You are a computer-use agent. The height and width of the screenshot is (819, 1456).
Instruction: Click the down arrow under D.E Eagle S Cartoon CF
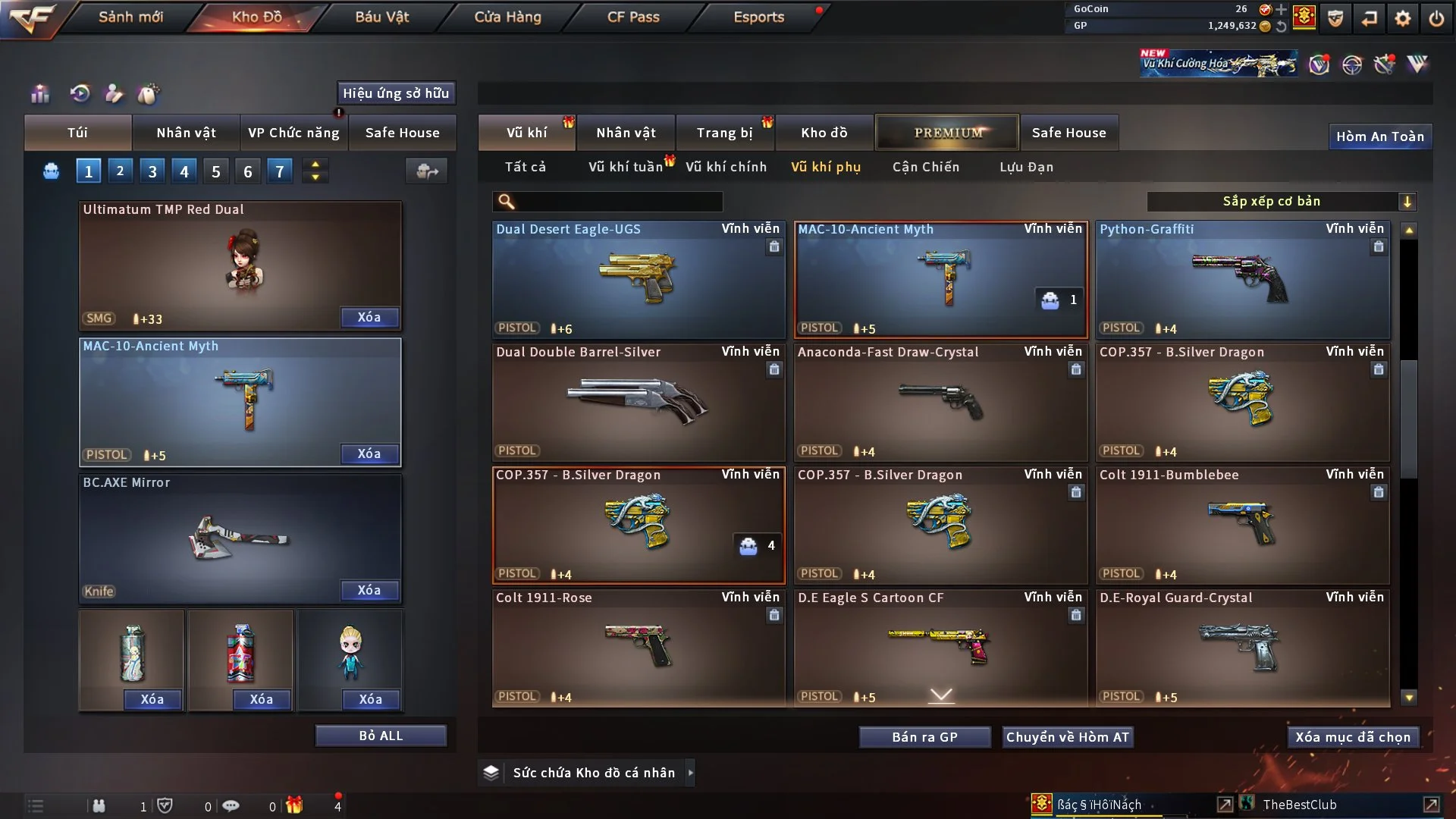pyautogui.click(x=940, y=694)
